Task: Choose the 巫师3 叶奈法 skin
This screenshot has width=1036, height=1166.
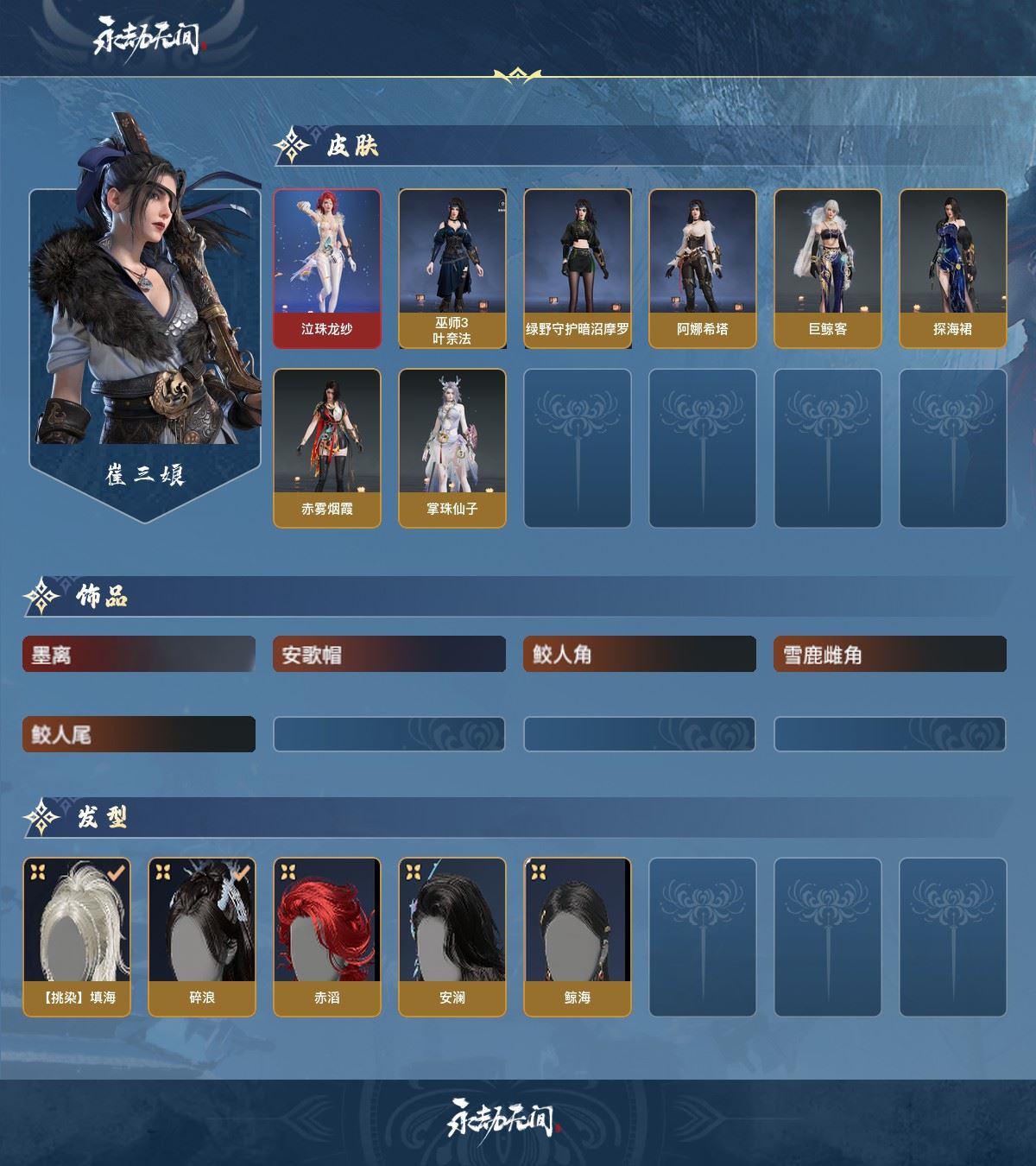Action: point(452,269)
